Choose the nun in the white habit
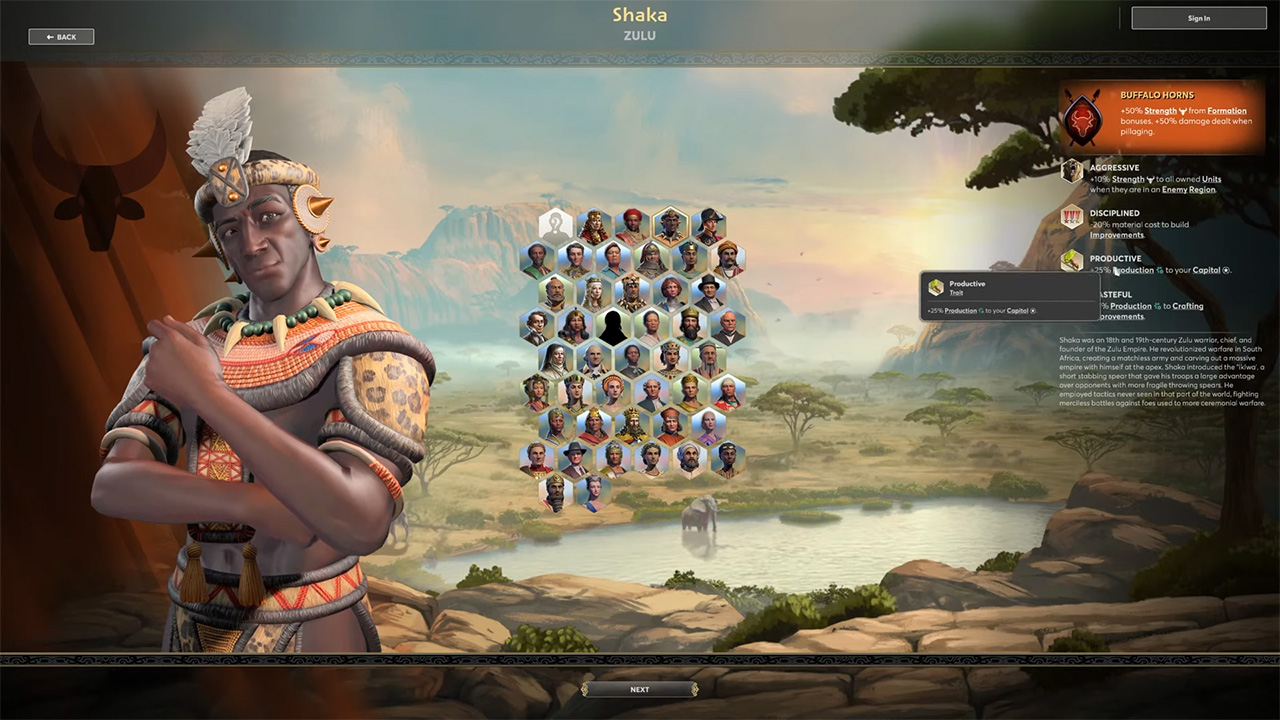 [x=555, y=359]
